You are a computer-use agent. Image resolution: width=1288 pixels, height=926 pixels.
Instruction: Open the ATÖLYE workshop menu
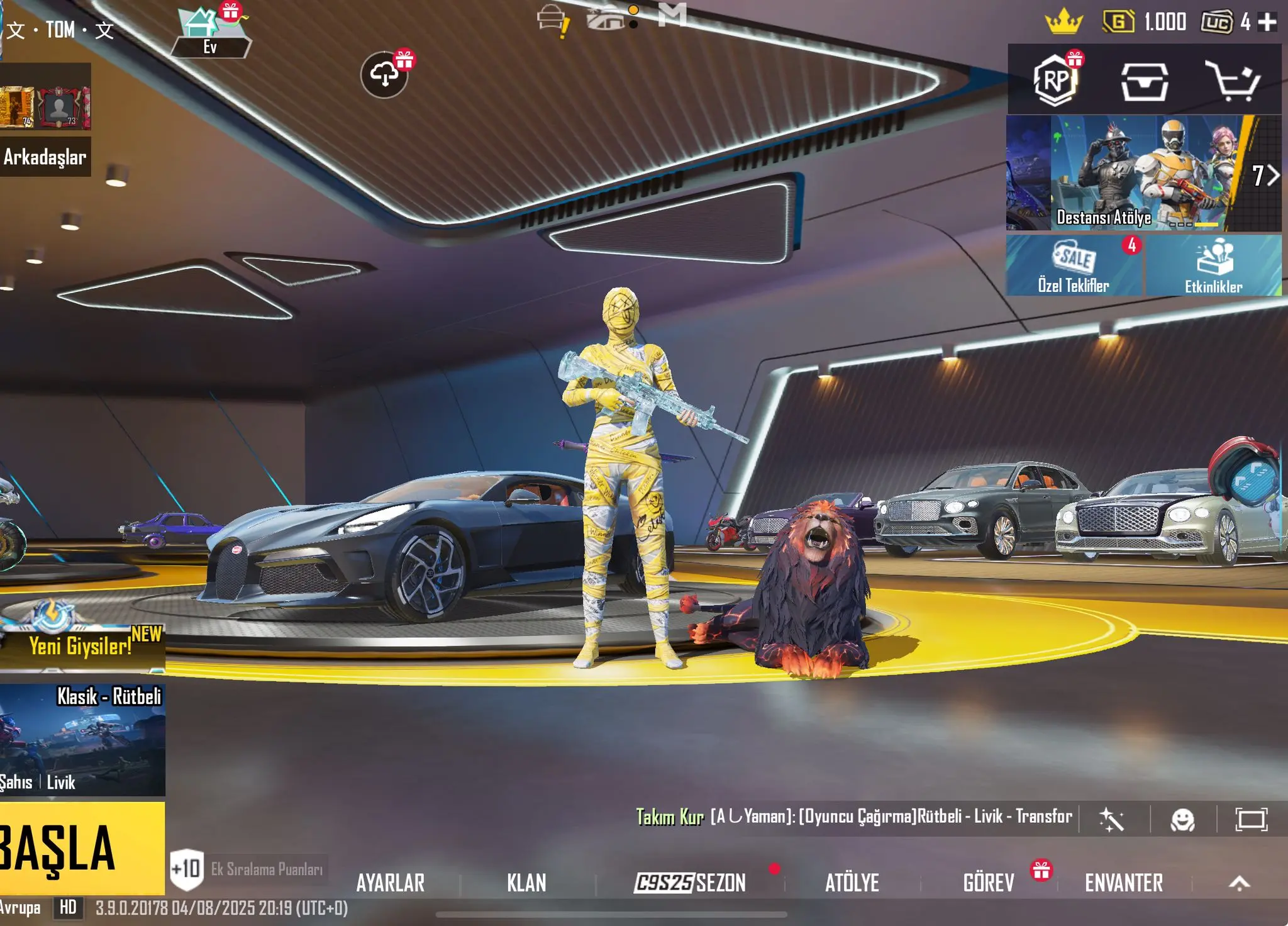click(852, 883)
